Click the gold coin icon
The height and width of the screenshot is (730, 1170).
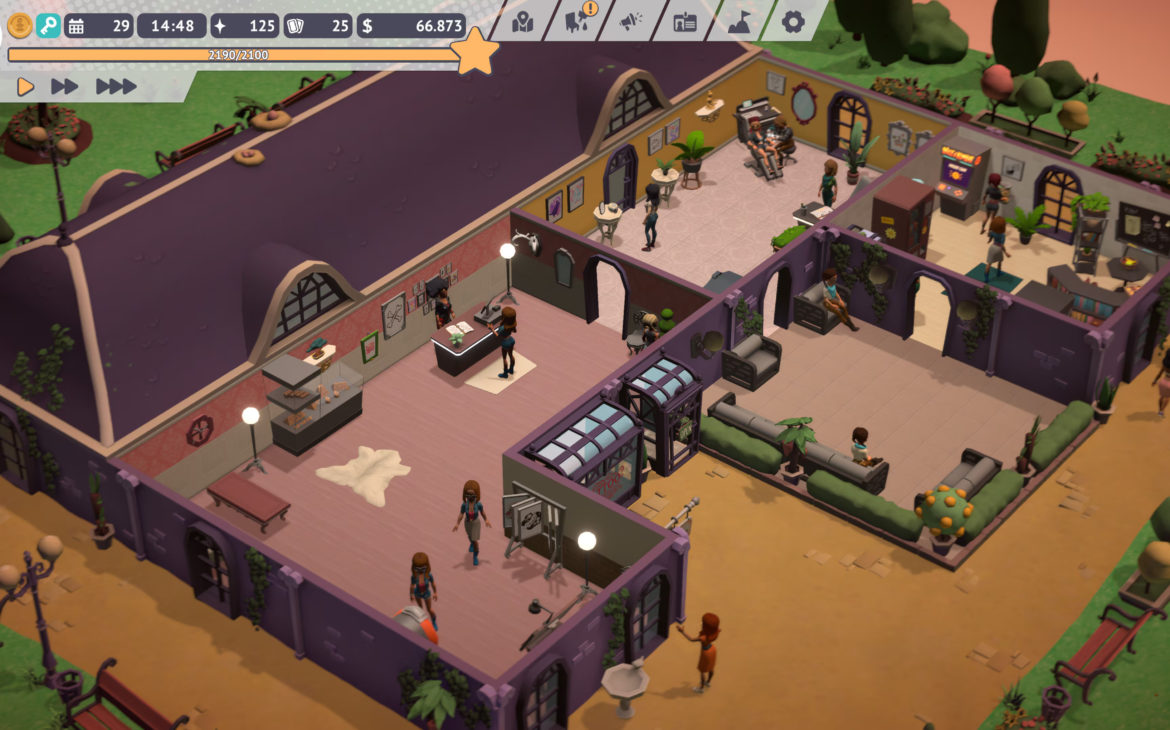pyautogui.click(x=20, y=25)
